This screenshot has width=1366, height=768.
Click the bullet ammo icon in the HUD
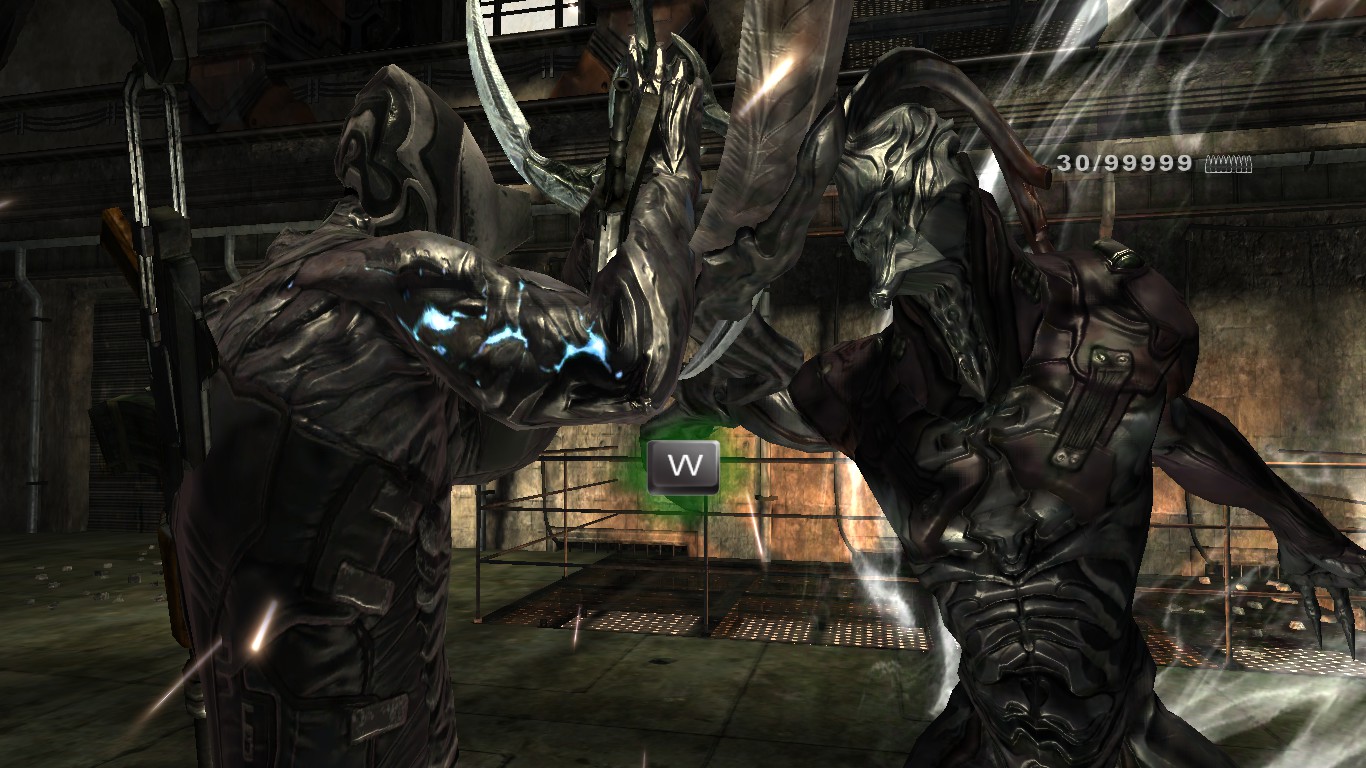tap(1227, 164)
